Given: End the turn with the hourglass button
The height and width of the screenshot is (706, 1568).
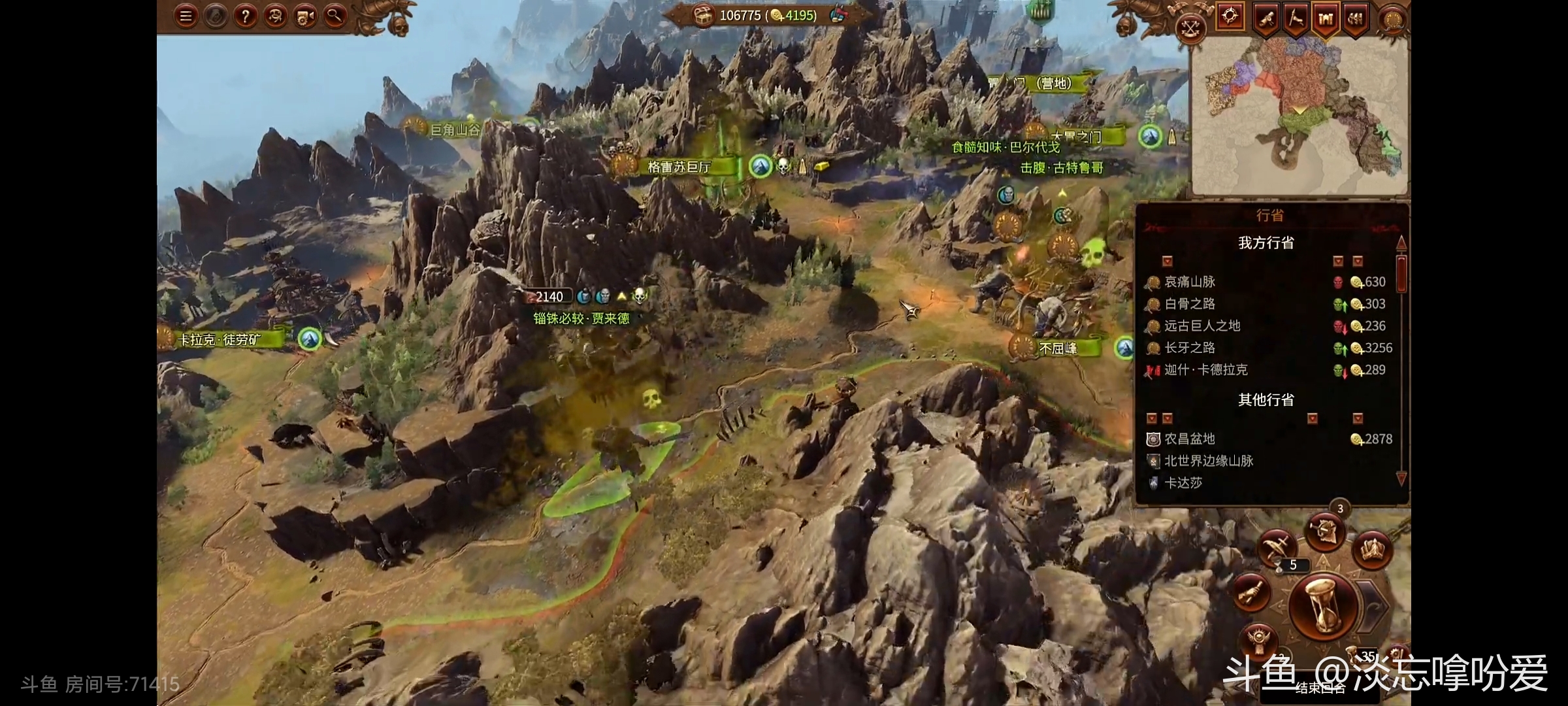Looking at the screenshot, I should click(x=1322, y=606).
